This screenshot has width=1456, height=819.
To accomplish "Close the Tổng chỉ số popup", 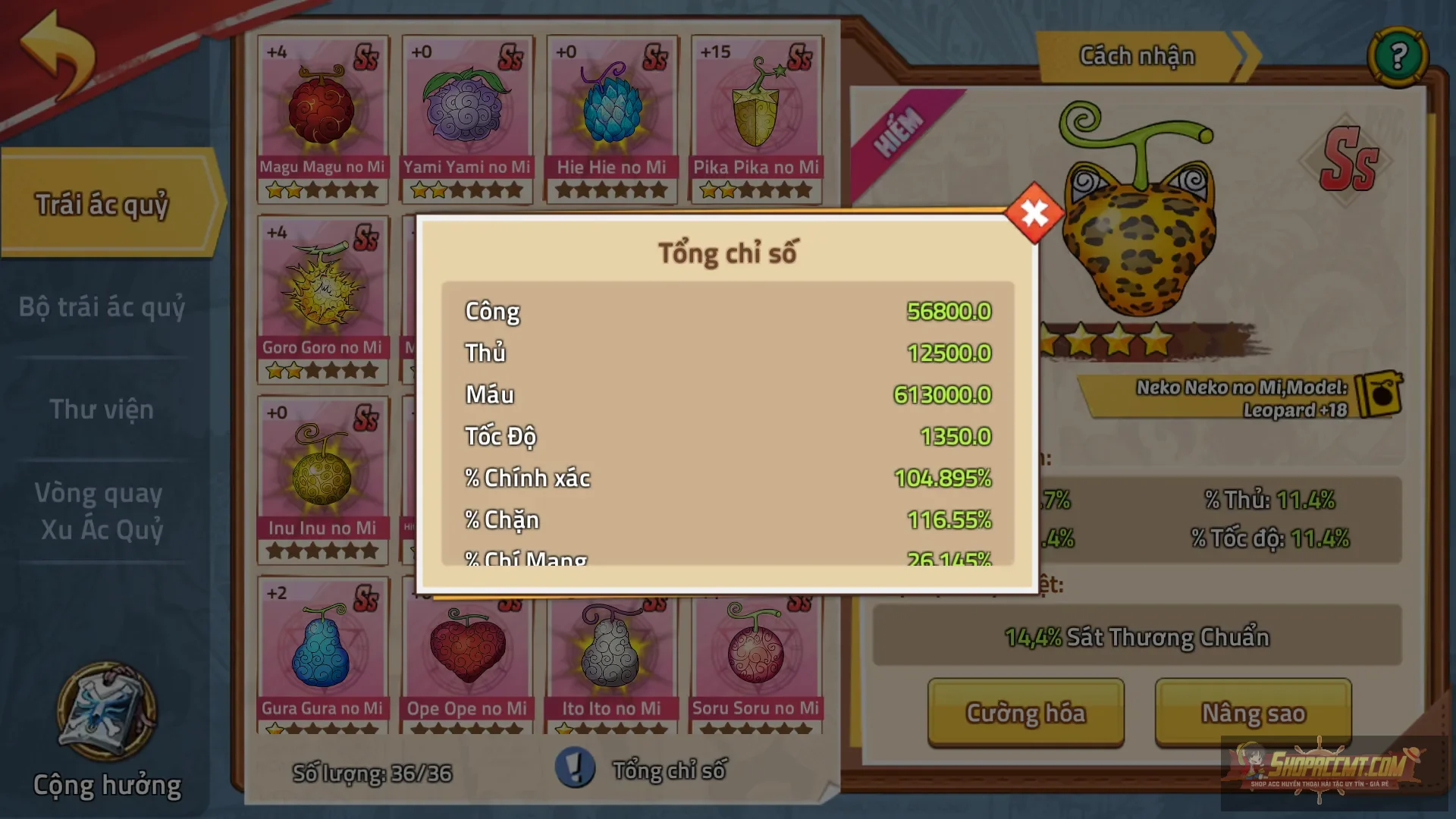I will click(x=1034, y=214).
